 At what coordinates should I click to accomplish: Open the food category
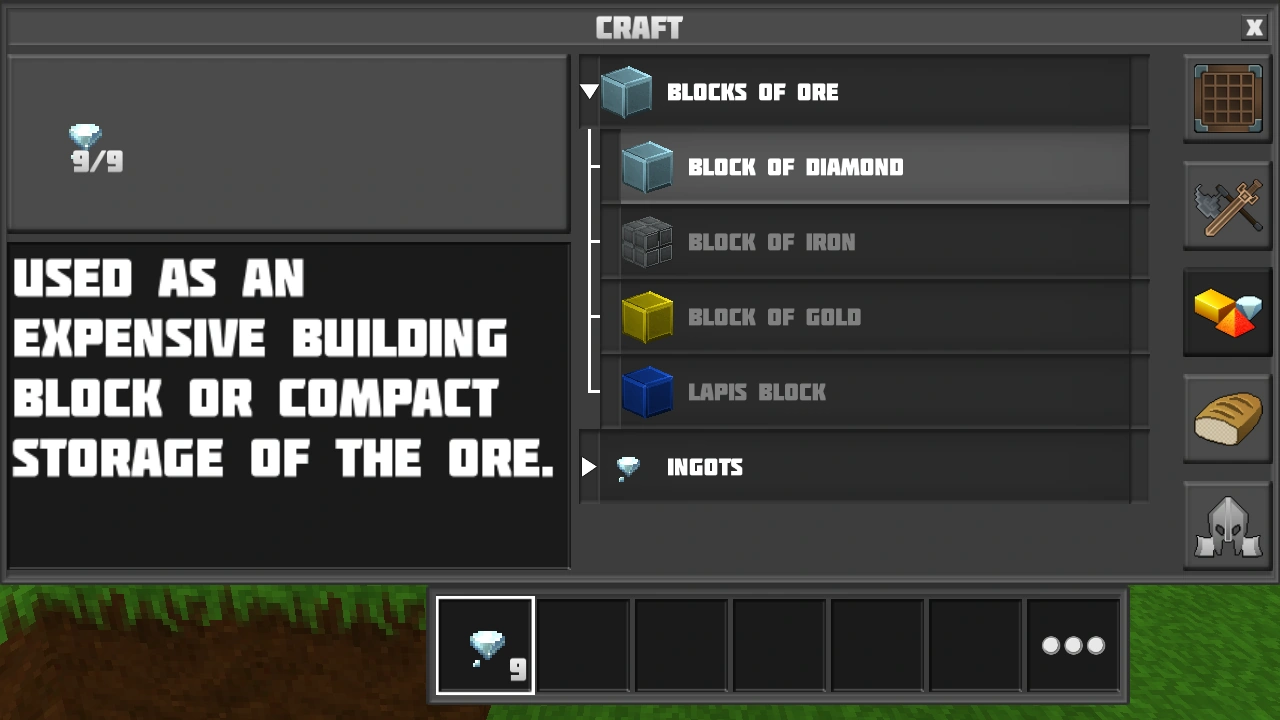point(1227,419)
